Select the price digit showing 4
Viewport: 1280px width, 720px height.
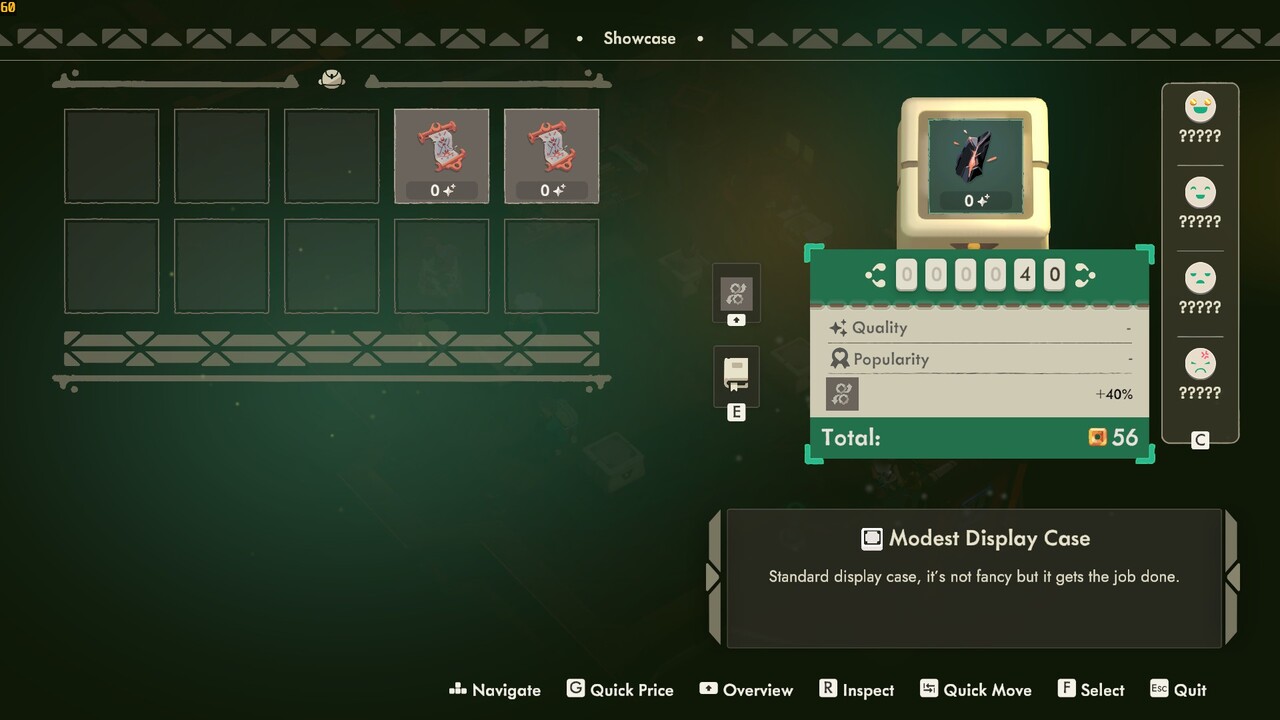(1024, 276)
